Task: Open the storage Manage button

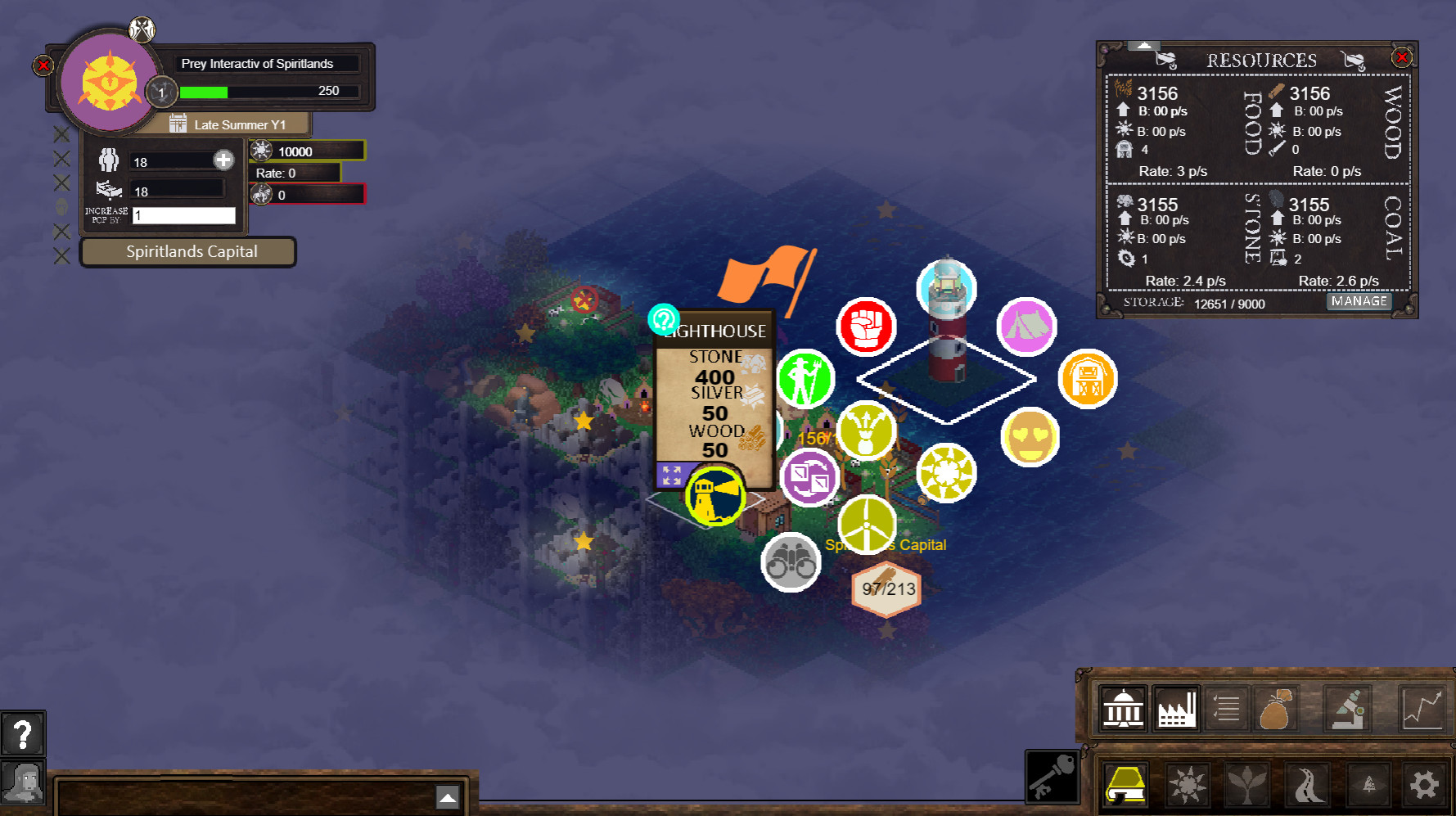Action: 1359,301
